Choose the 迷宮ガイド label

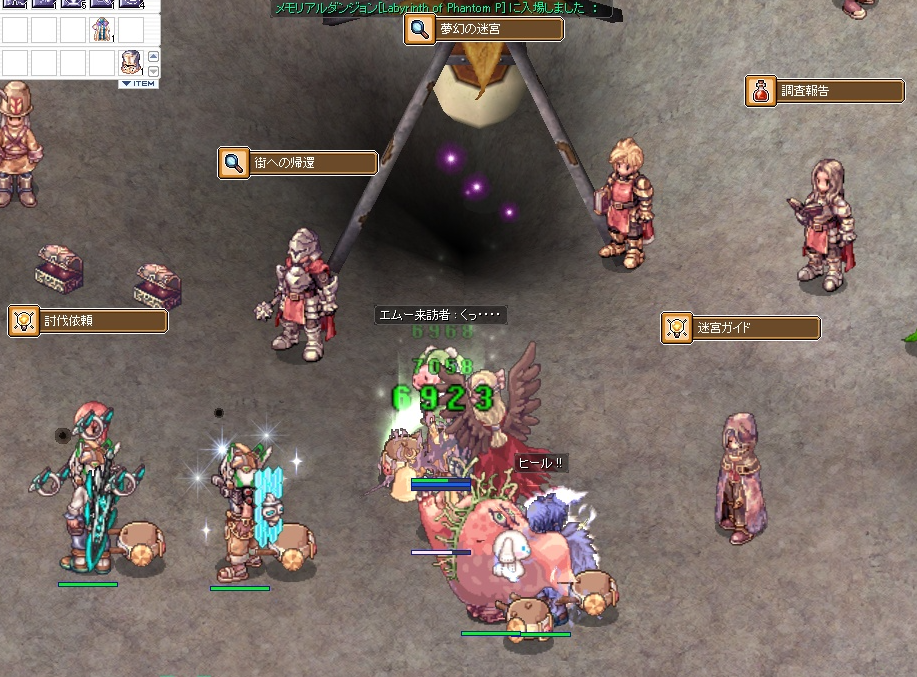coord(740,328)
